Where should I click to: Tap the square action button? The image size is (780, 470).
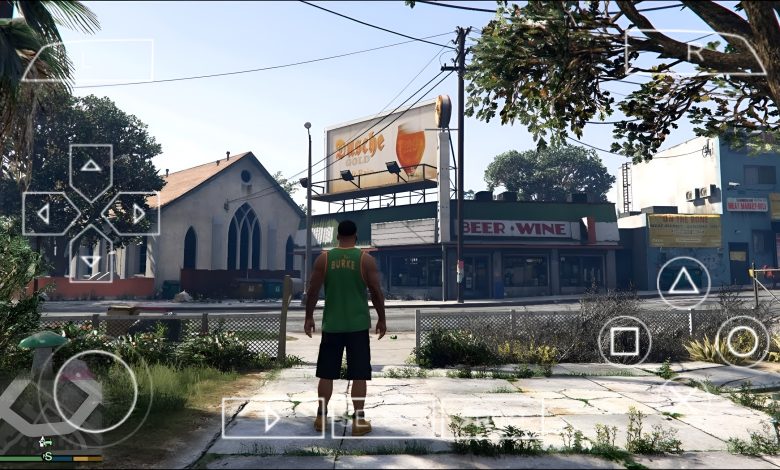point(624,341)
